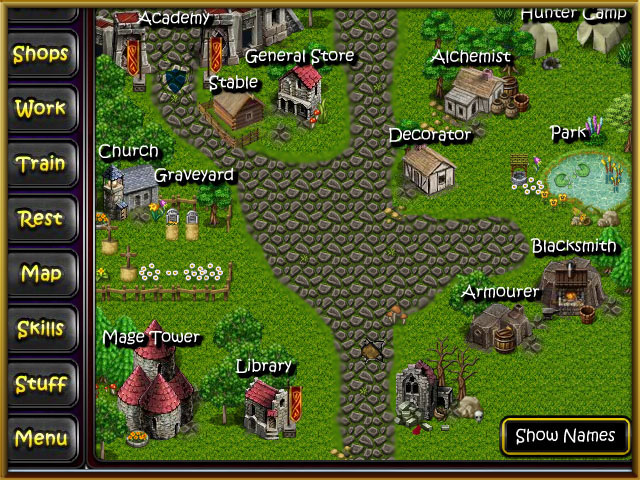Viewport: 640px width, 480px height.
Task: Enter the Alchemist shop
Action: pos(472,94)
